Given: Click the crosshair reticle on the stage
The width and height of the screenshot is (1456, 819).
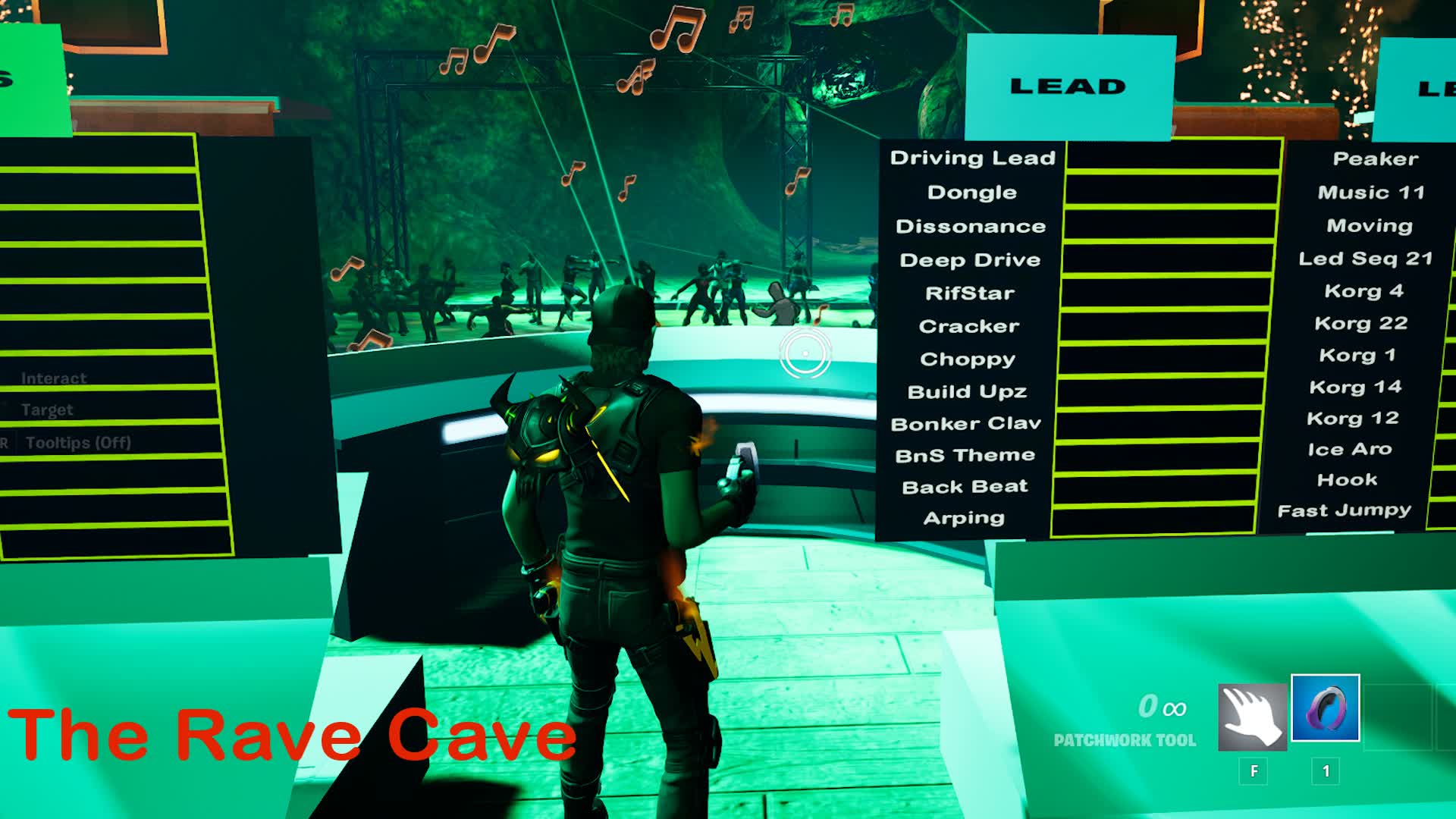Looking at the screenshot, I should pos(804,353).
